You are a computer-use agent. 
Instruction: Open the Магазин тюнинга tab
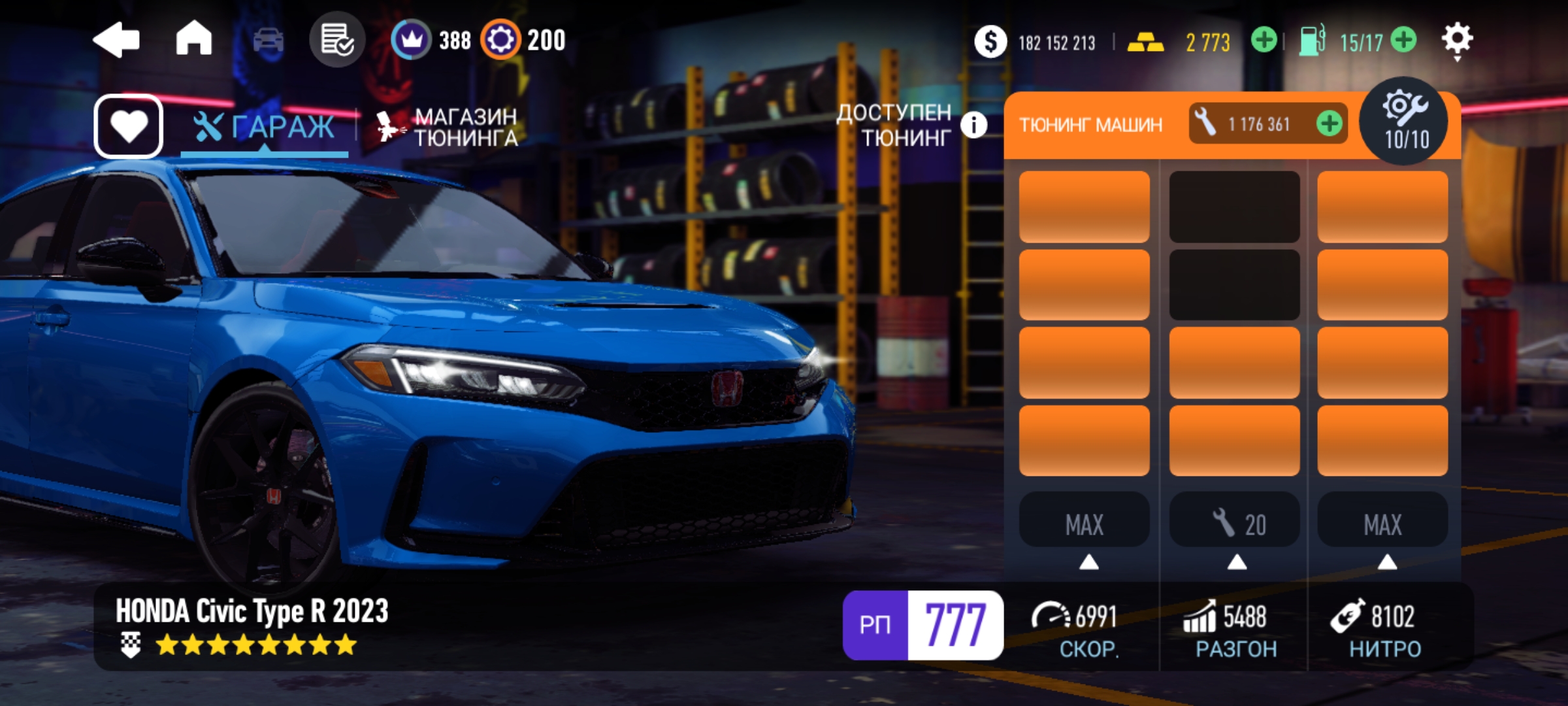[x=448, y=127]
